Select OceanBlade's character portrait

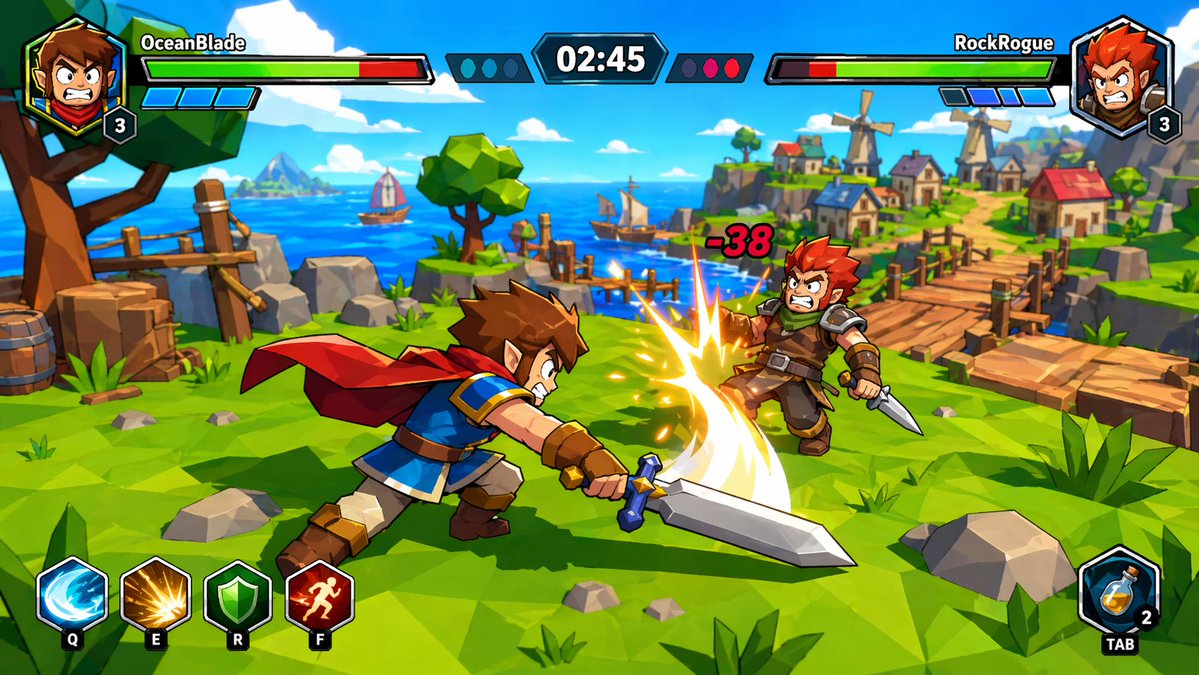click(x=75, y=75)
